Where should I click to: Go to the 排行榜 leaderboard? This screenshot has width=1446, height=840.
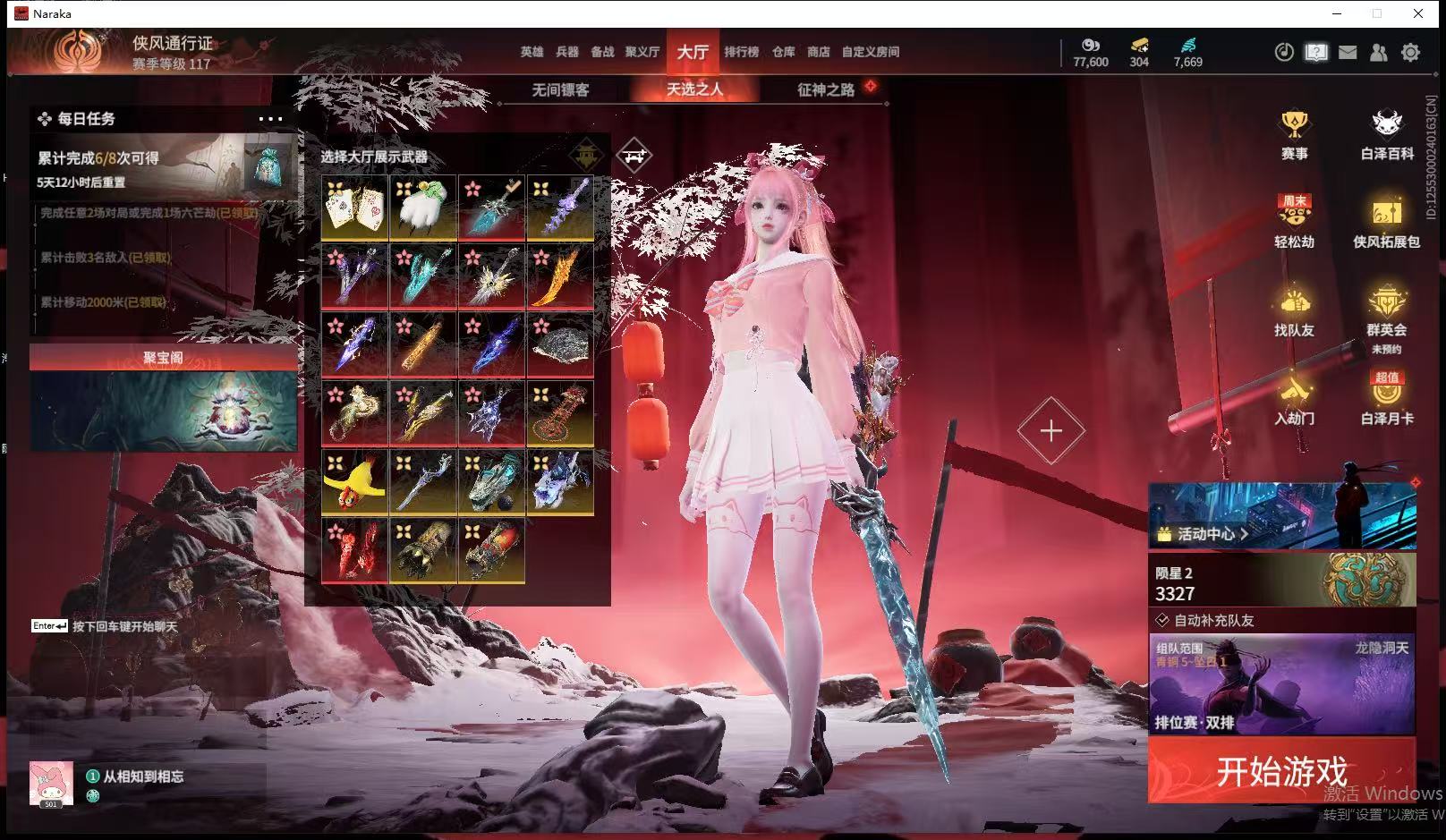point(741,52)
